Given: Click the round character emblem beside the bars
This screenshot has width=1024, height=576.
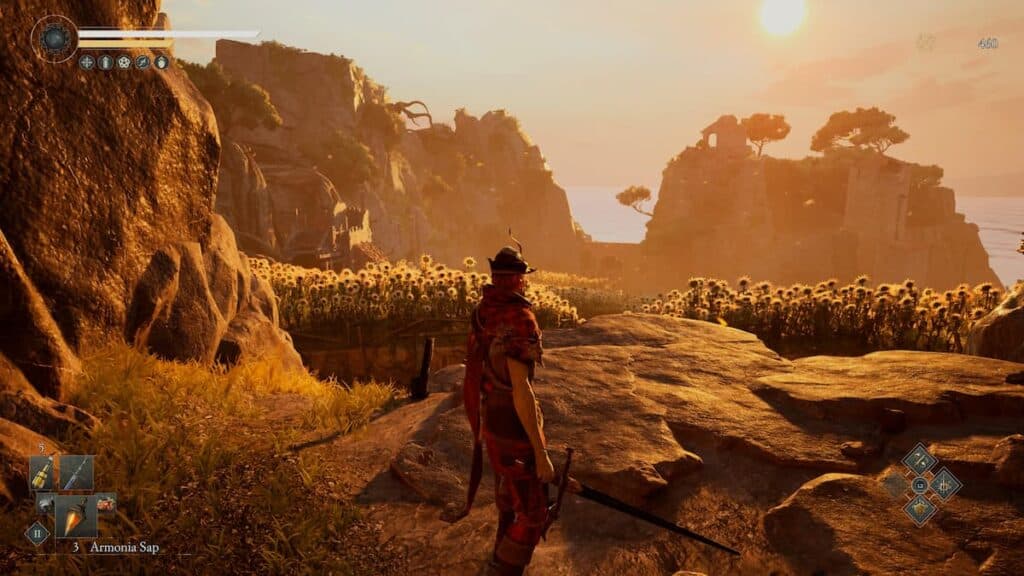Looking at the screenshot, I should (x=54, y=39).
